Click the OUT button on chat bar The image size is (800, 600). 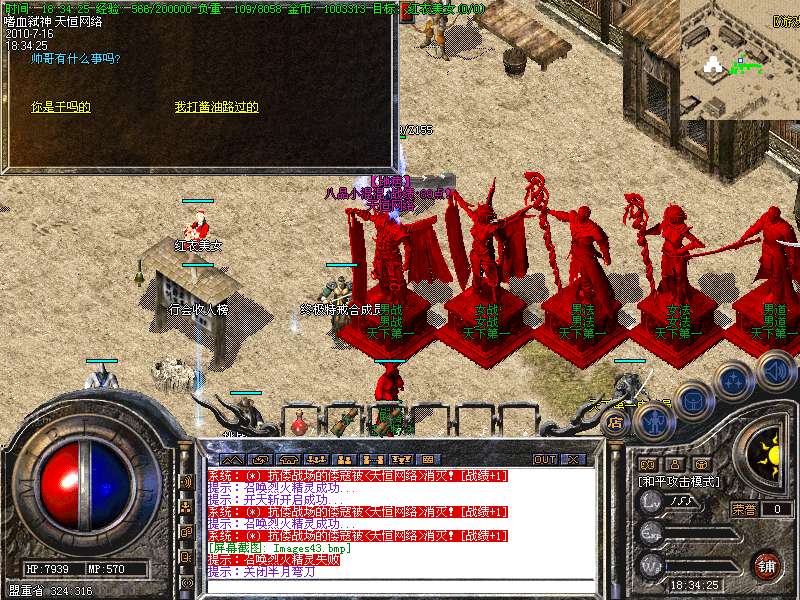pyautogui.click(x=544, y=459)
